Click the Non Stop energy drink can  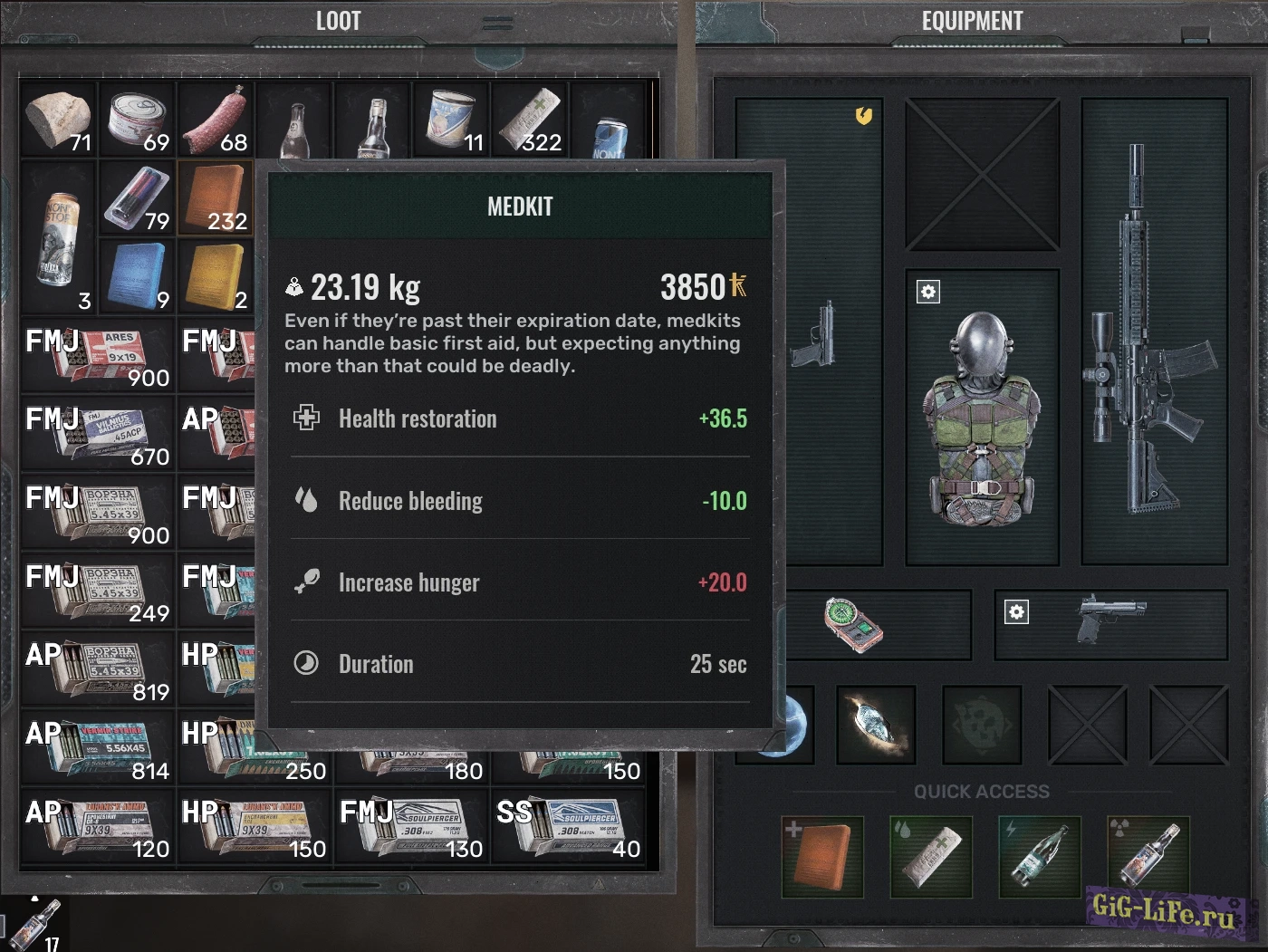pyautogui.click(x=59, y=237)
